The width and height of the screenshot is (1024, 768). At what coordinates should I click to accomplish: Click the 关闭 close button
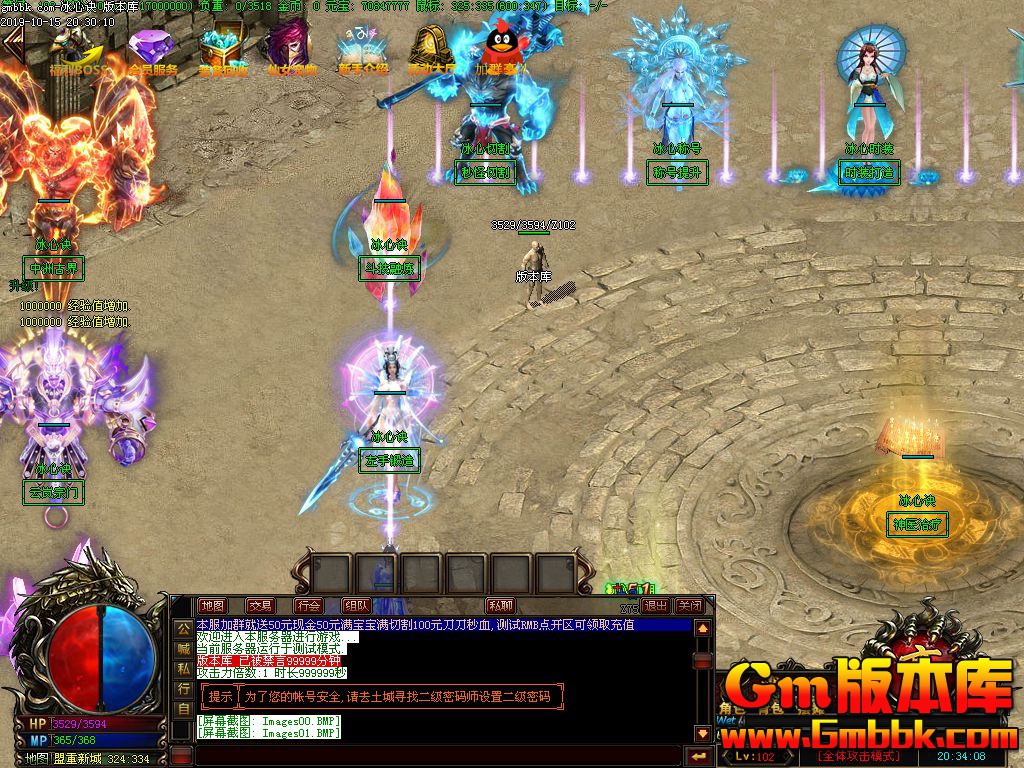[x=690, y=605]
